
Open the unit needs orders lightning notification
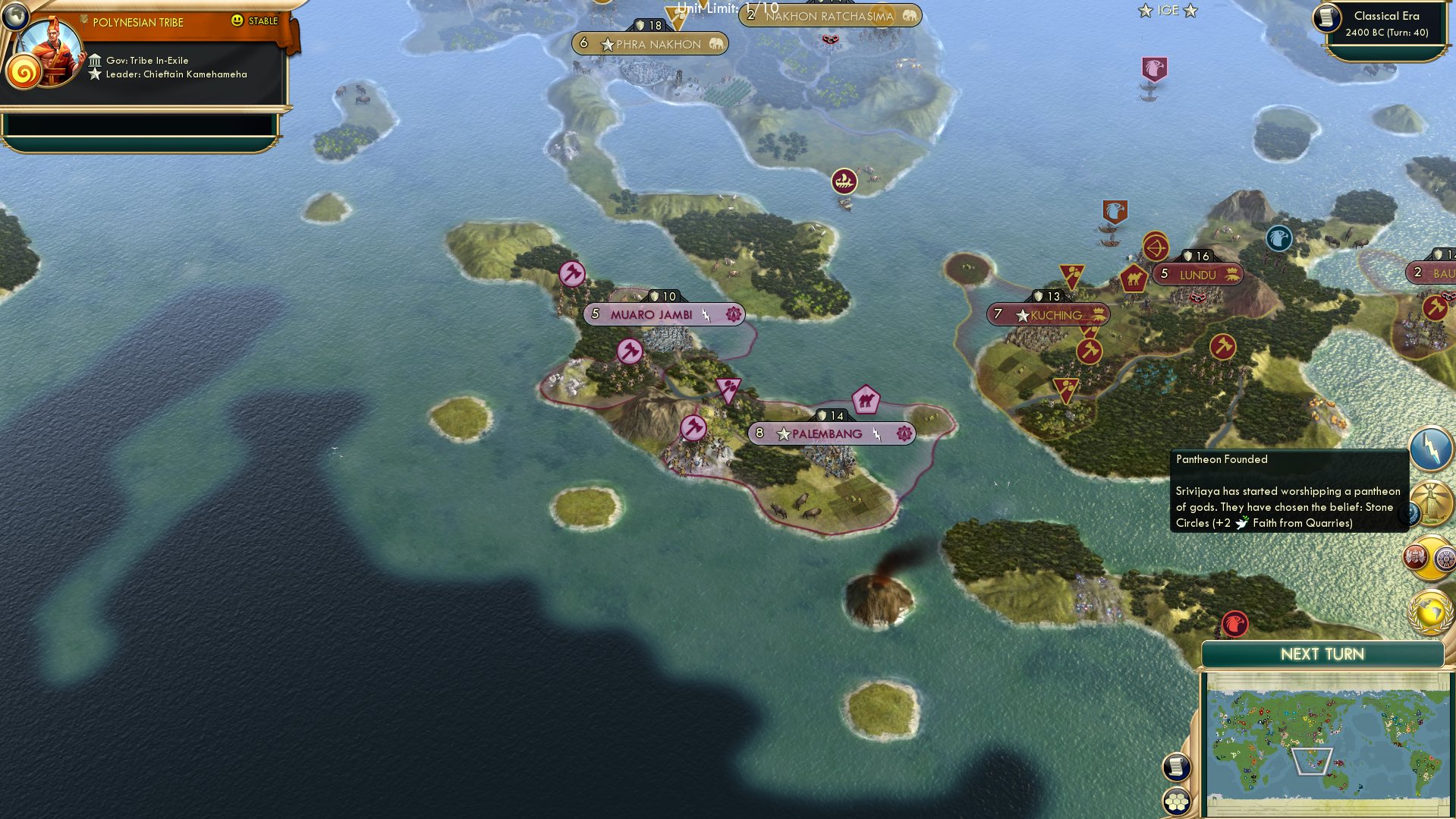coord(1429,447)
